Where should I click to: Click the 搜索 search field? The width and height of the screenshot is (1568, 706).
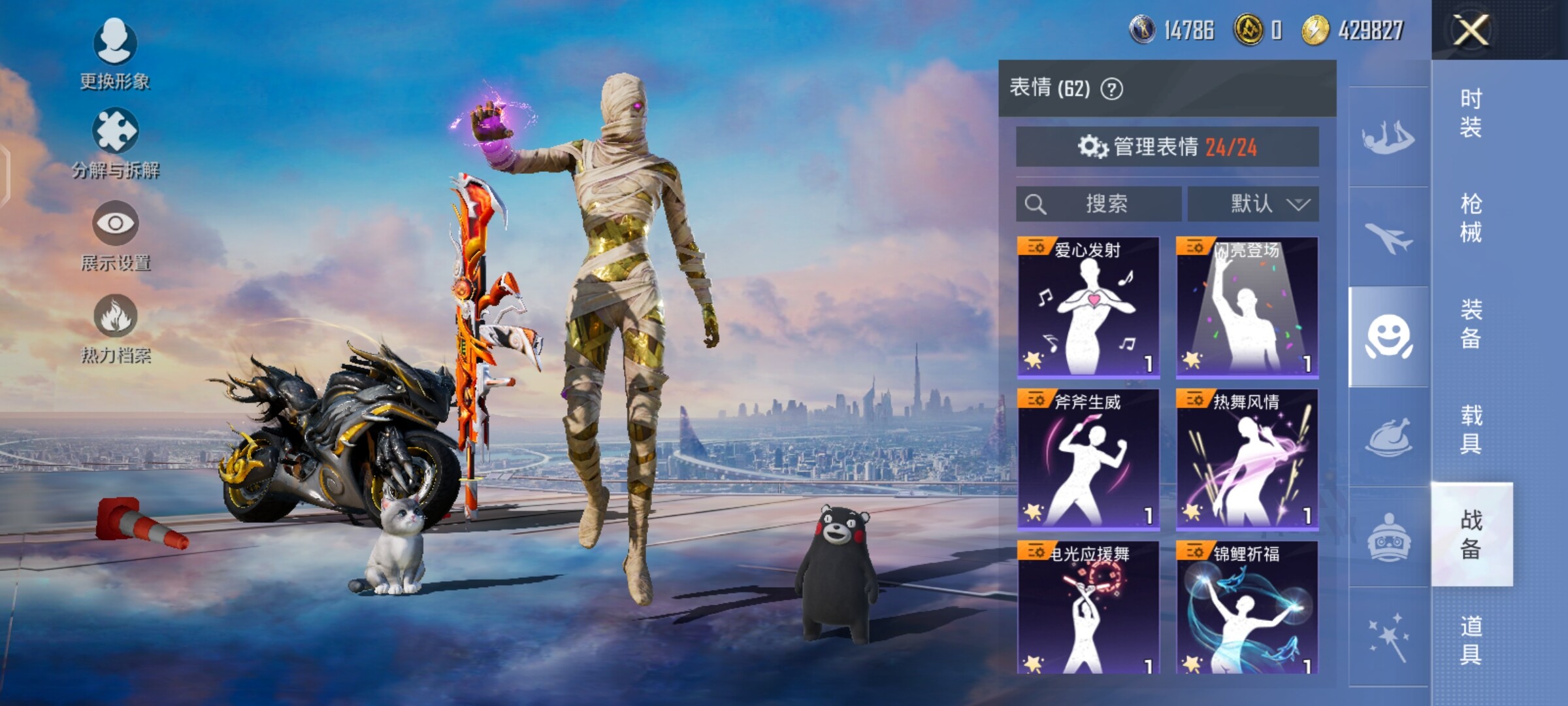(1098, 204)
